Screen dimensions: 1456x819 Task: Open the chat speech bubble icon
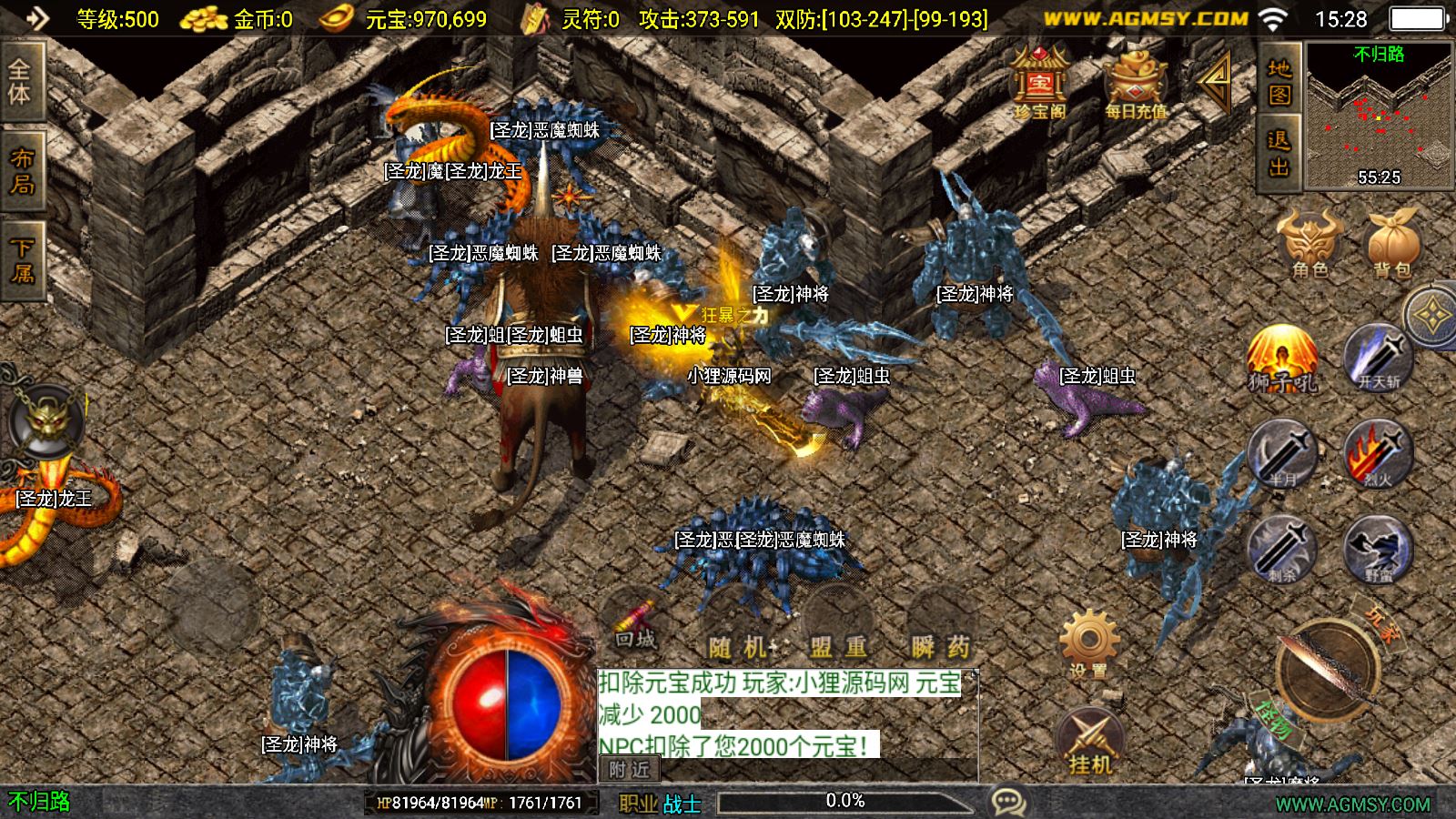(1008, 802)
